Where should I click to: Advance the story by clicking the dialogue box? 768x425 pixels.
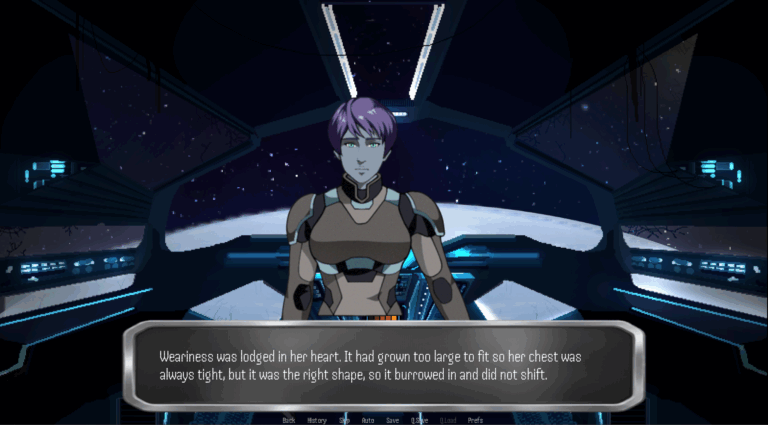point(384,365)
